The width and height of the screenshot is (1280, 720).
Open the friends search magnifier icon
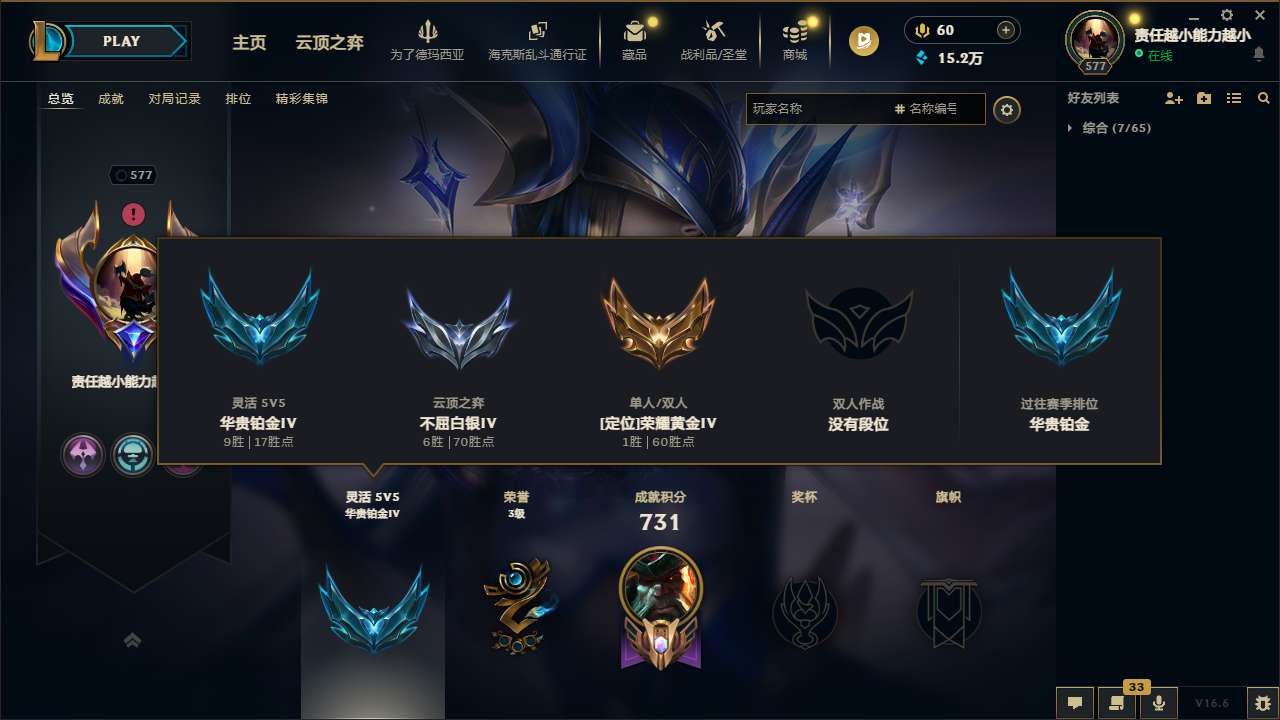(1263, 98)
